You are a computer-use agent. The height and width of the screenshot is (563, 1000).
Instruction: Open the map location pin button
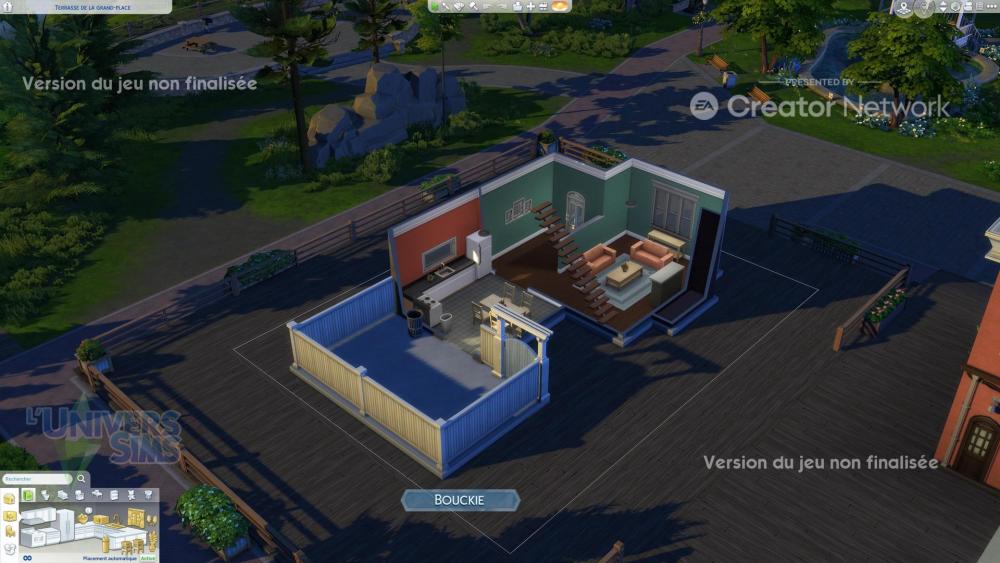904,7
